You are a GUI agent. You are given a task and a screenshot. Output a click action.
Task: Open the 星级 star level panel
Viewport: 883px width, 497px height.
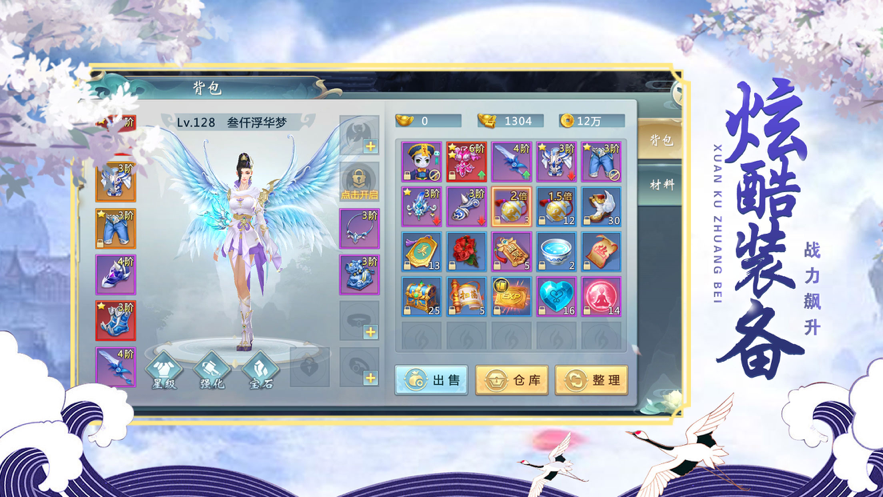[165, 368]
